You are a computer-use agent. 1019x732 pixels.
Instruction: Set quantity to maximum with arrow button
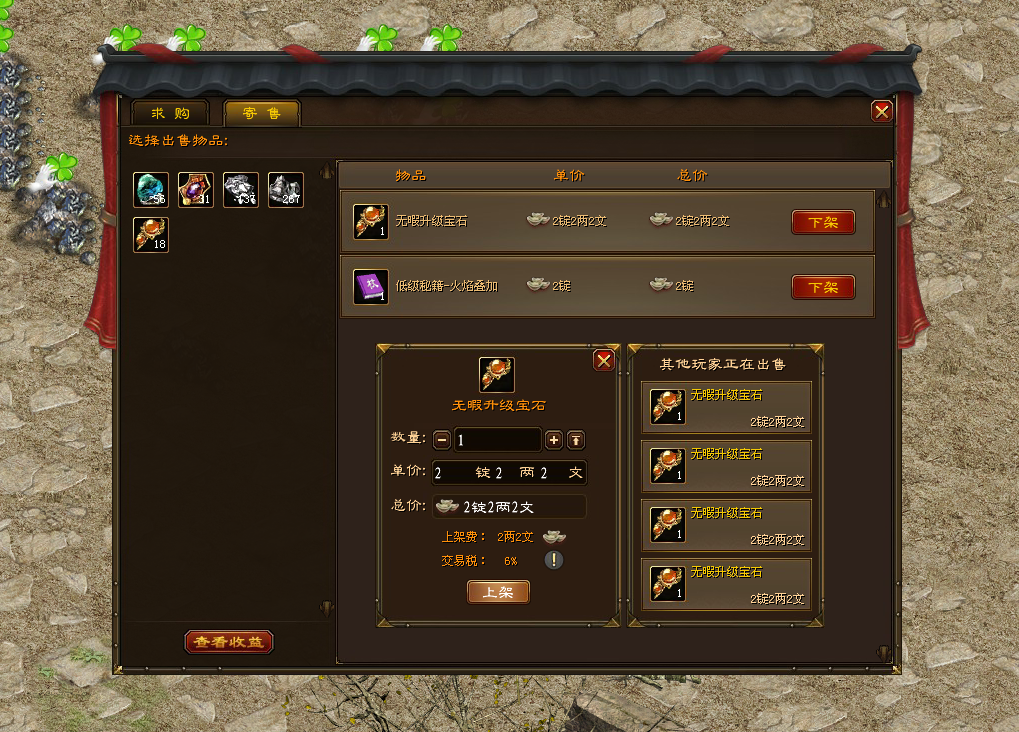tap(576, 440)
